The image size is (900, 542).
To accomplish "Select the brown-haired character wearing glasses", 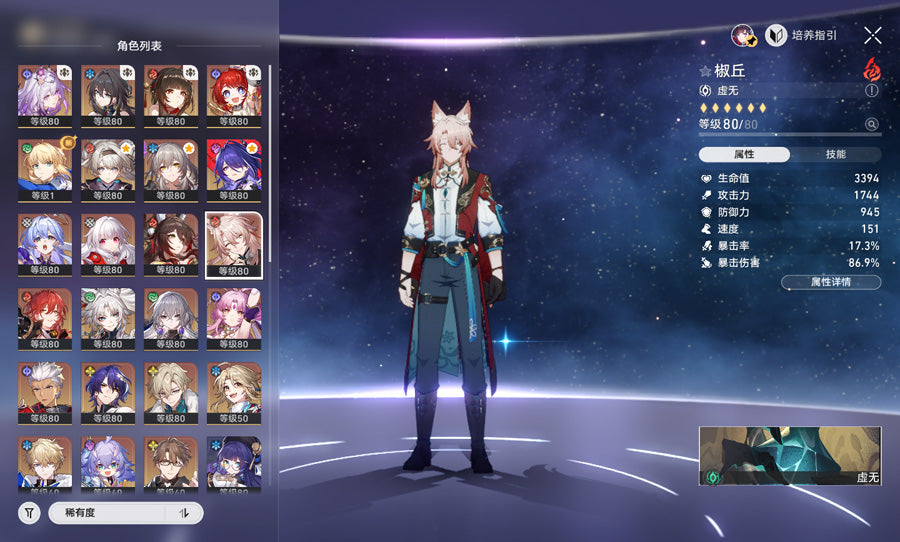I will 171,462.
